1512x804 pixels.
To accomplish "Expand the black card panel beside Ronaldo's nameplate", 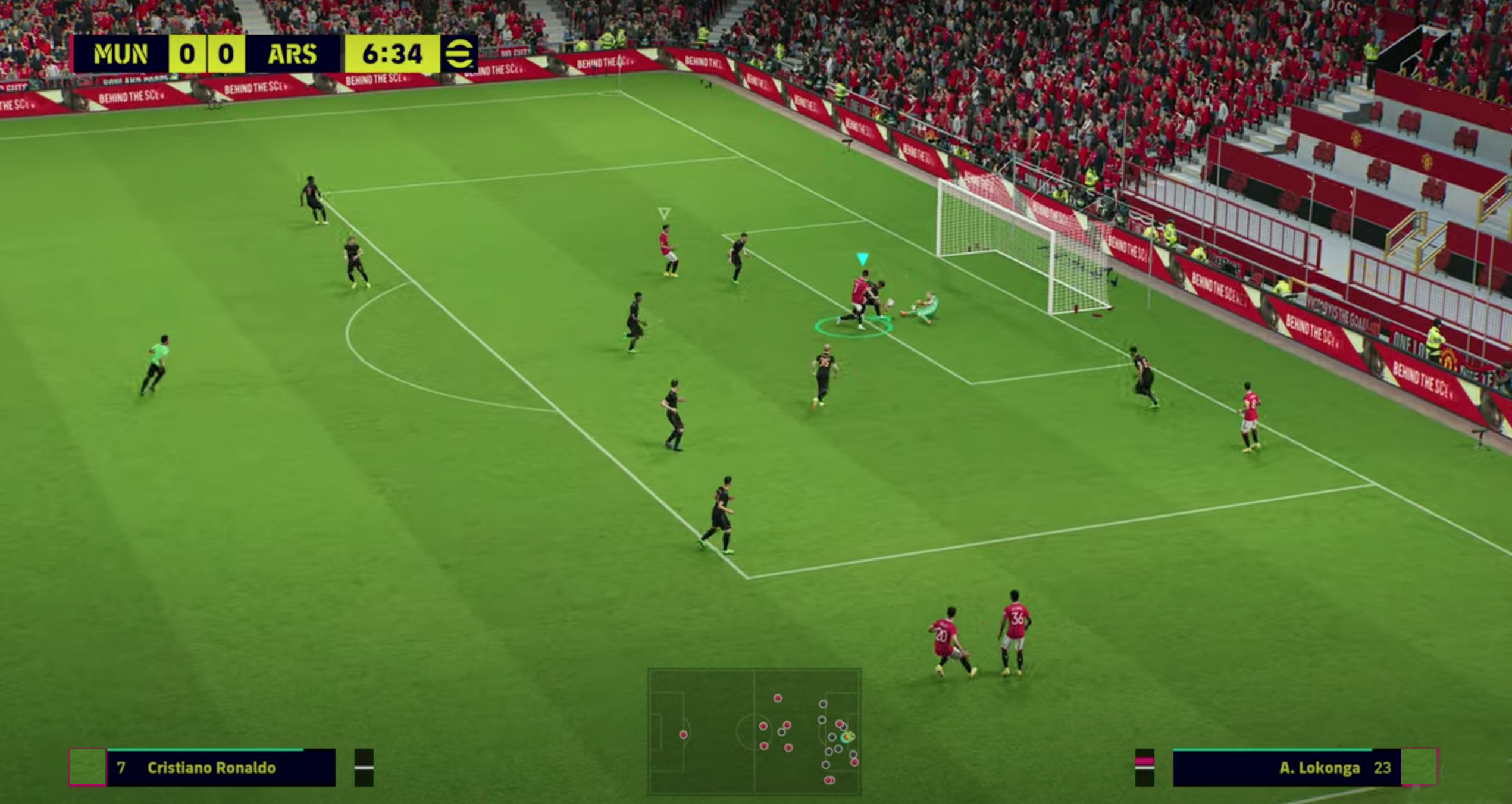I will tap(364, 768).
